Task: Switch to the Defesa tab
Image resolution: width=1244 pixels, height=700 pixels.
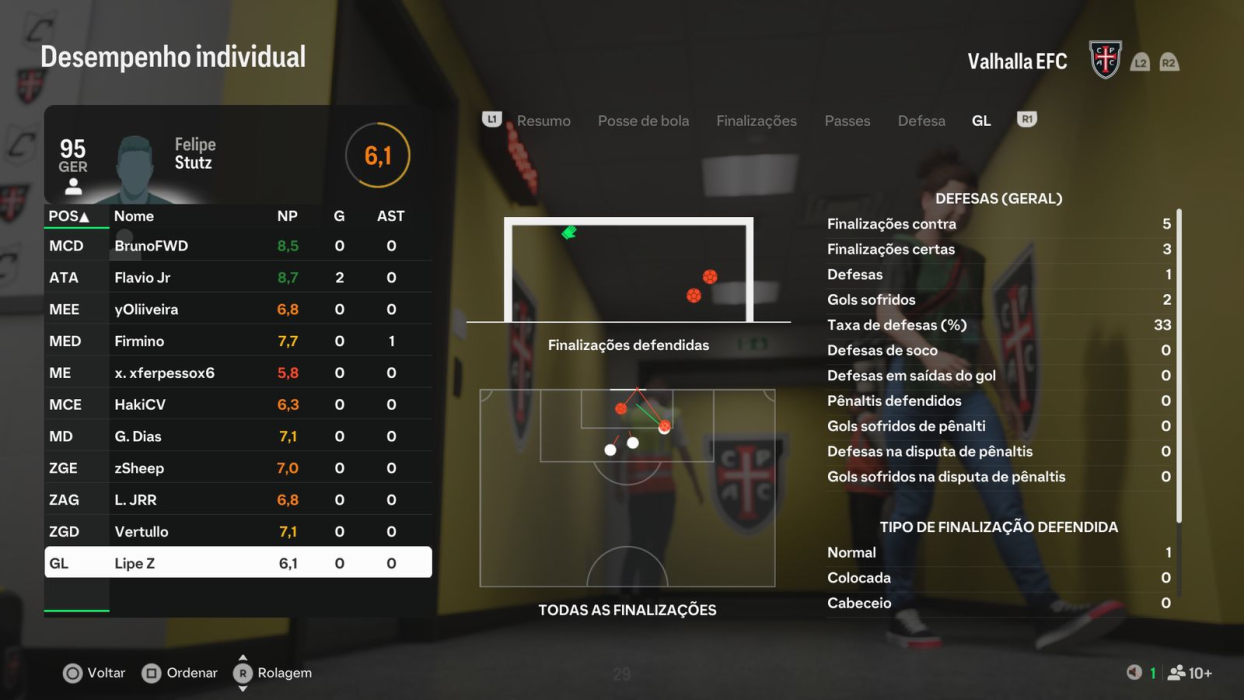Action: pos(921,121)
